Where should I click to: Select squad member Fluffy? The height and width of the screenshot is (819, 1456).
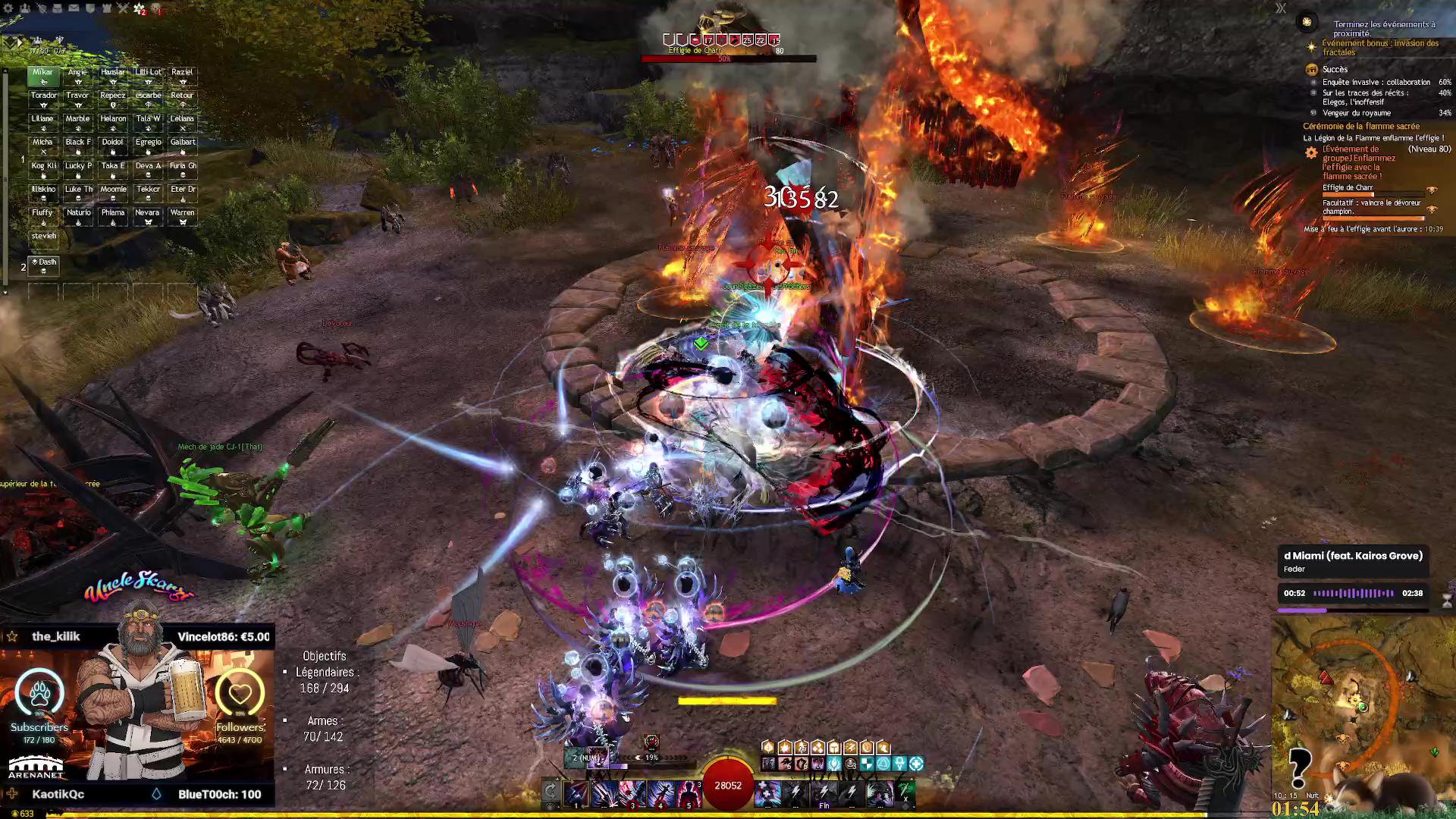pos(43,216)
